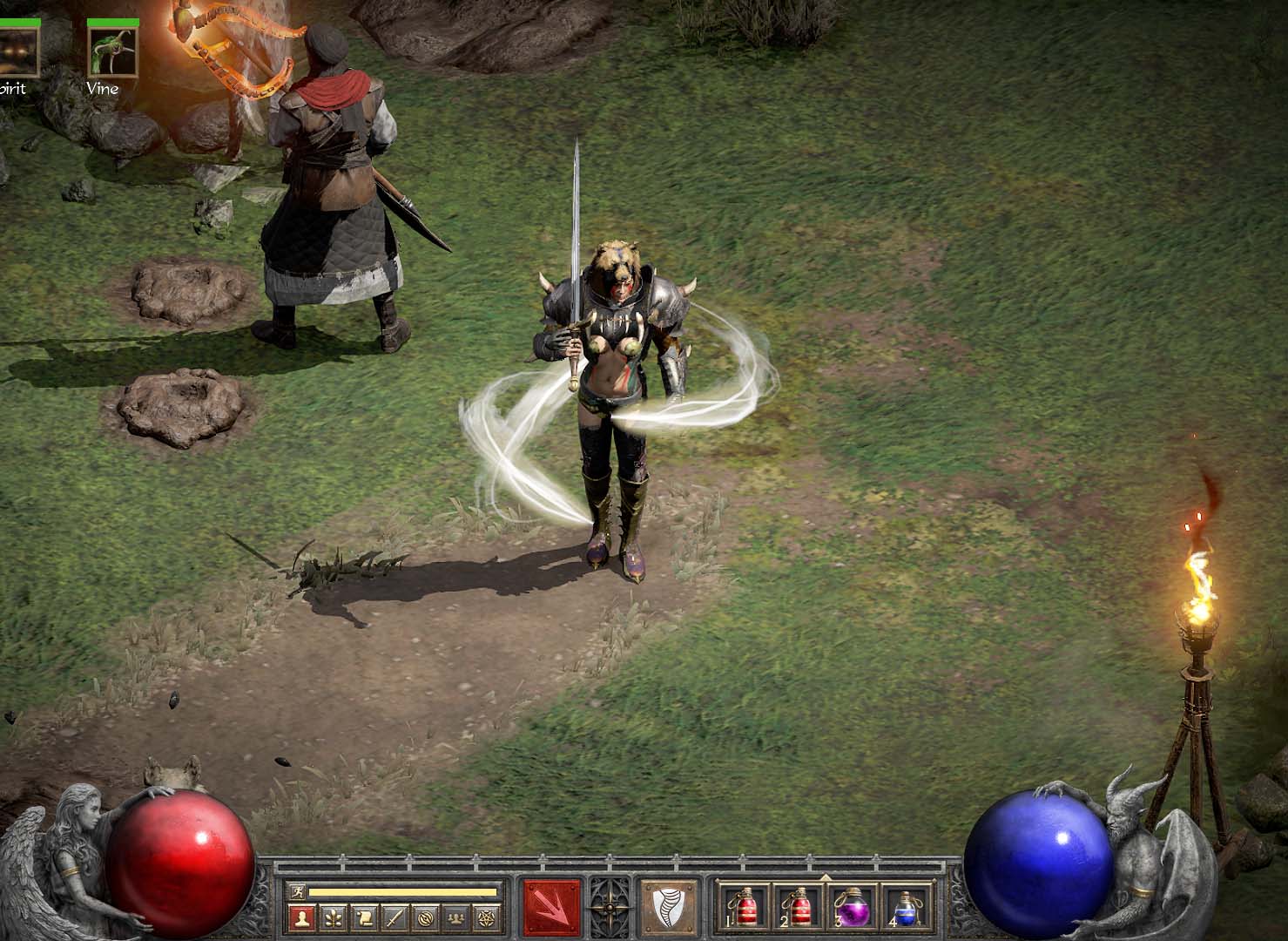Select the tornado shield right skill
The height and width of the screenshot is (941, 1288).
click(667, 908)
